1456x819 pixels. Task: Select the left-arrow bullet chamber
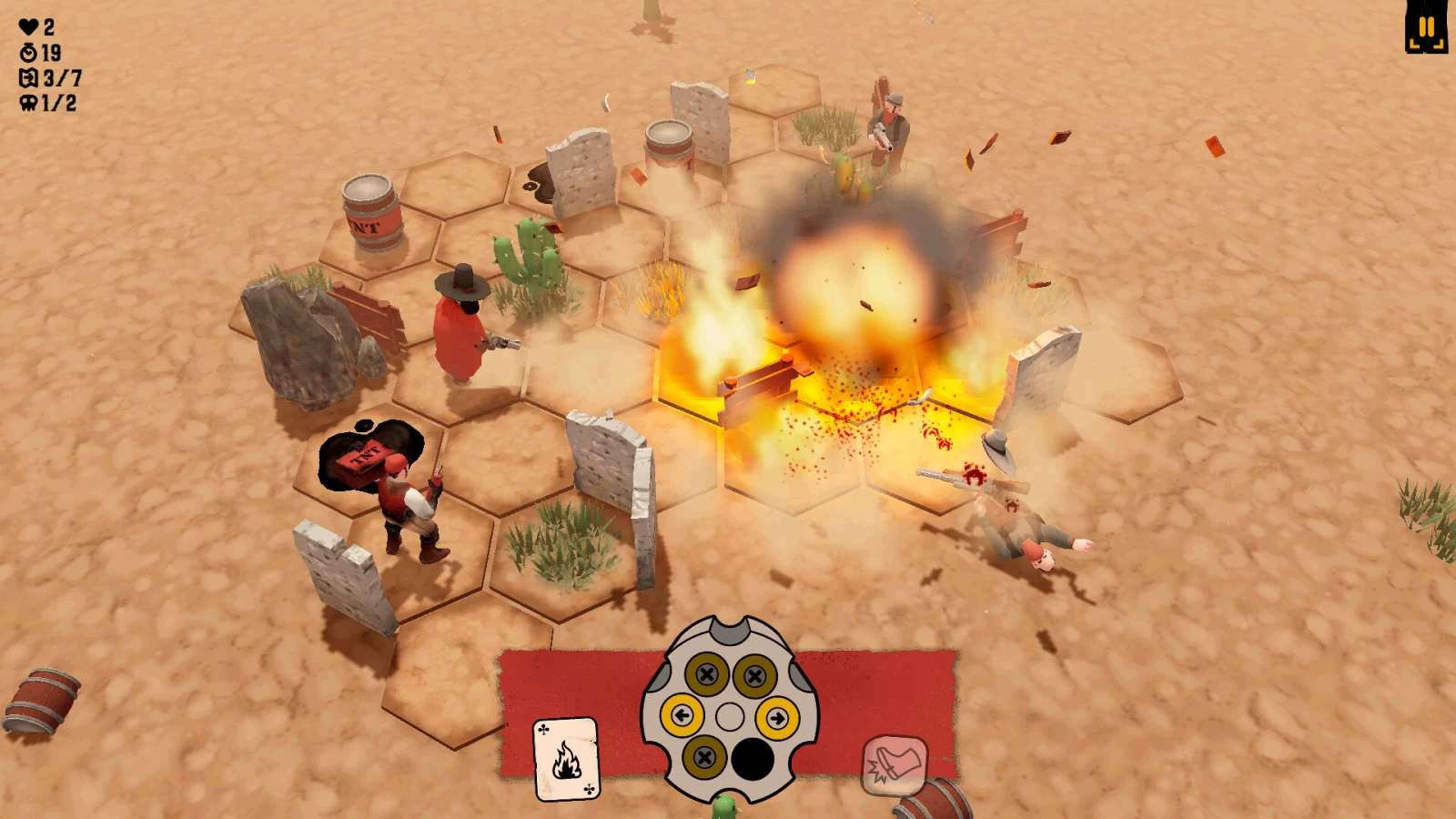682,716
